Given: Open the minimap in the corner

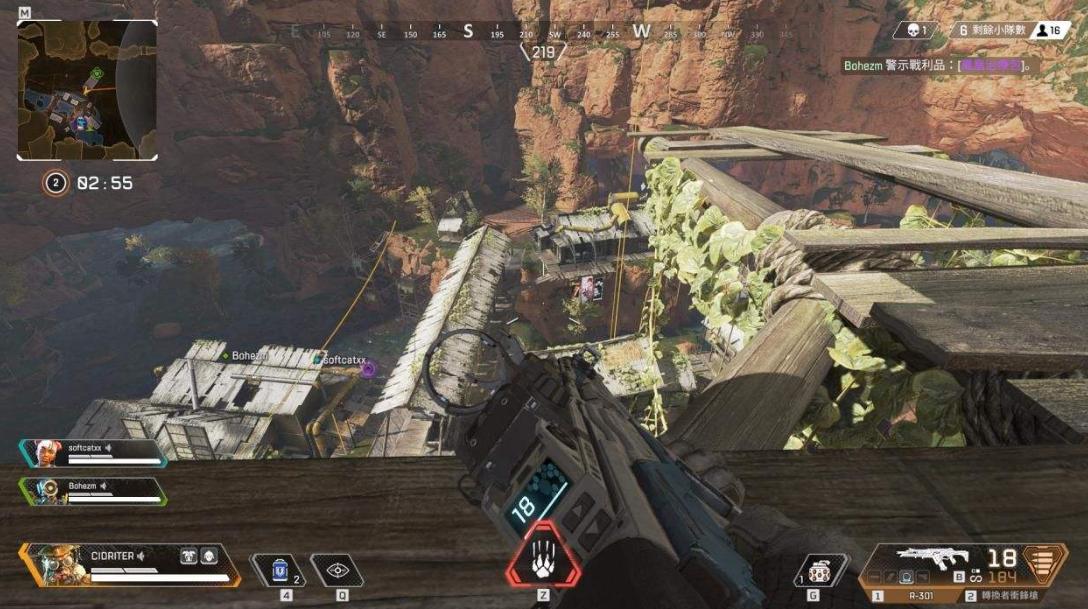Looking at the screenshot, I should pos(87,90).
